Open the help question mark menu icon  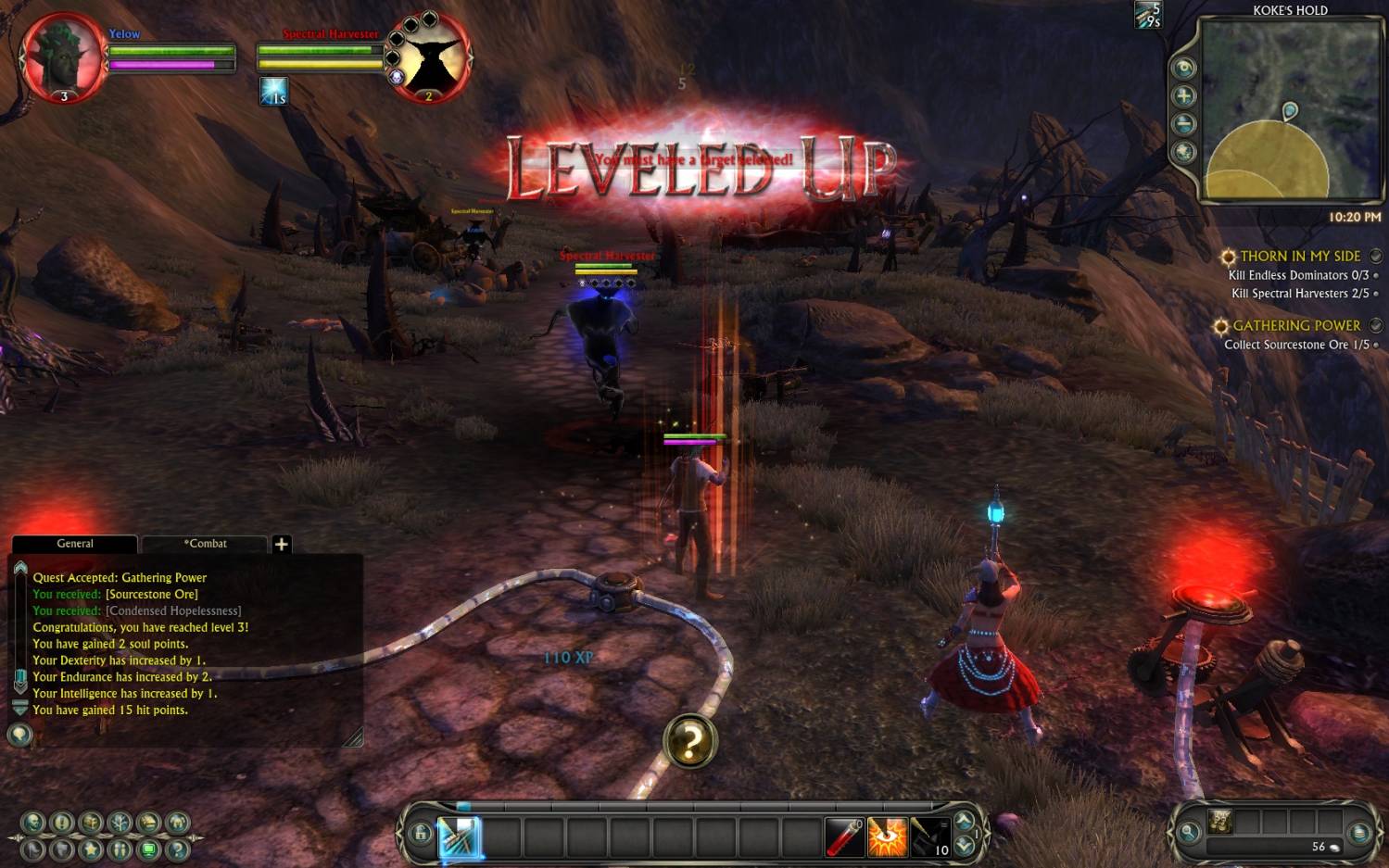click(x=178, y=849)
